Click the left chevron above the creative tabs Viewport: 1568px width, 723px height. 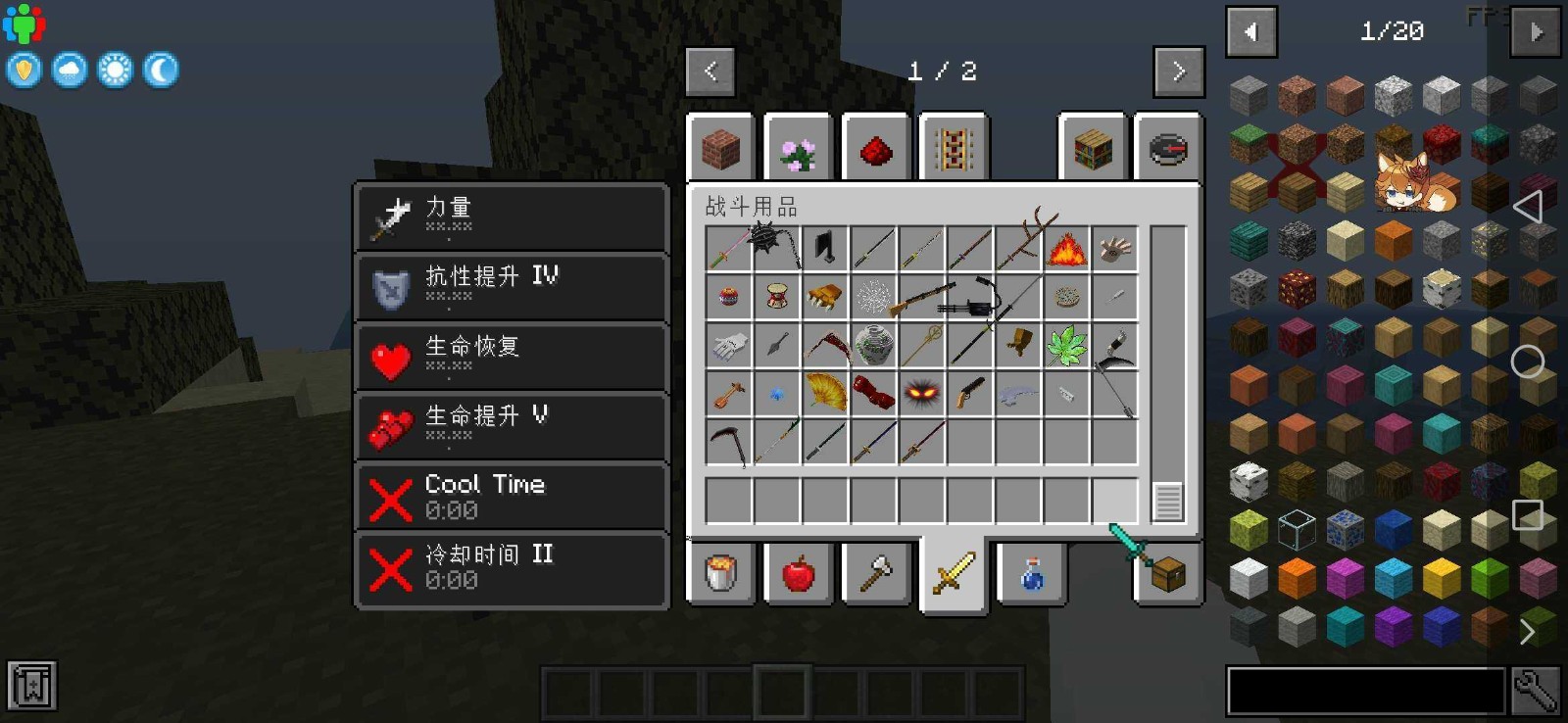point(710,70)
